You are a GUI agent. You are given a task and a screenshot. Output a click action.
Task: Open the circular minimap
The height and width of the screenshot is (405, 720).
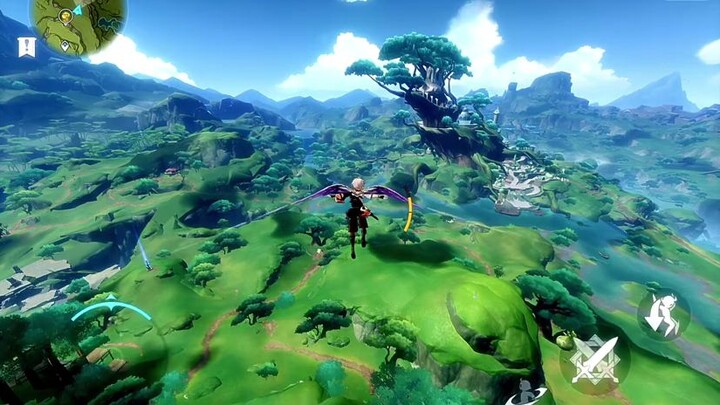point(78,24)
